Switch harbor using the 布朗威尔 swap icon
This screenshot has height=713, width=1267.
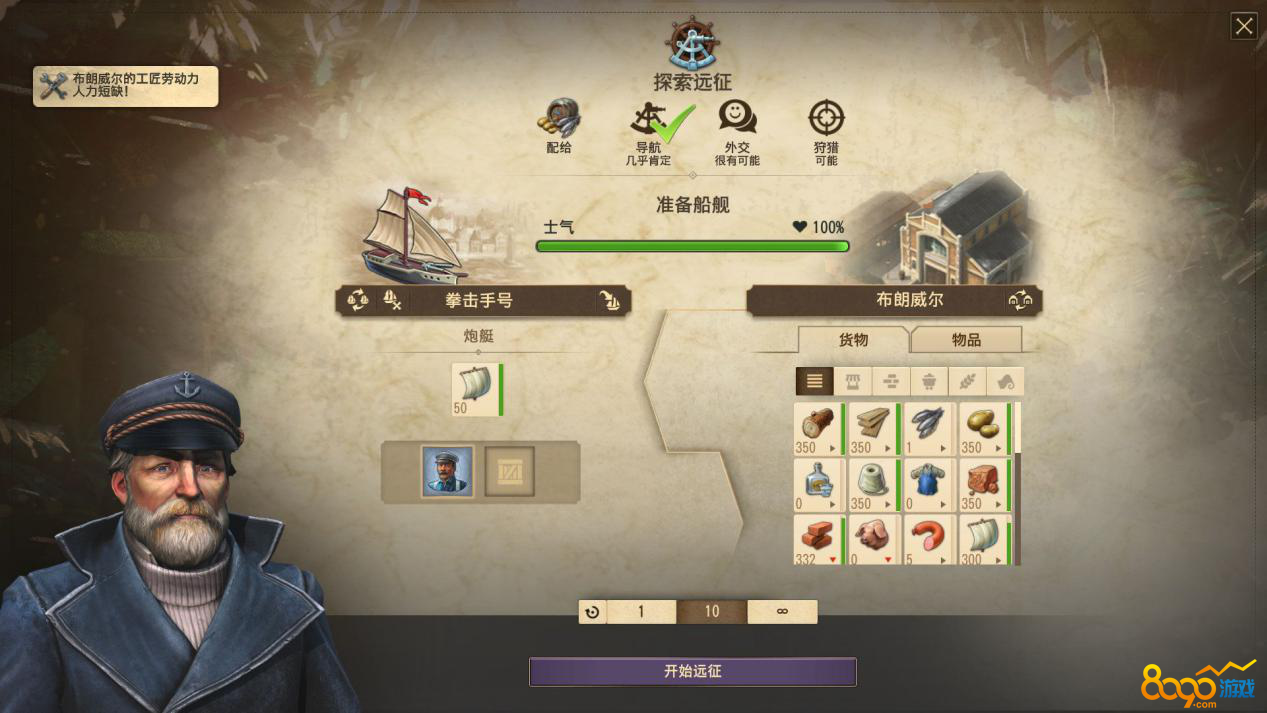pos(1020,300)
